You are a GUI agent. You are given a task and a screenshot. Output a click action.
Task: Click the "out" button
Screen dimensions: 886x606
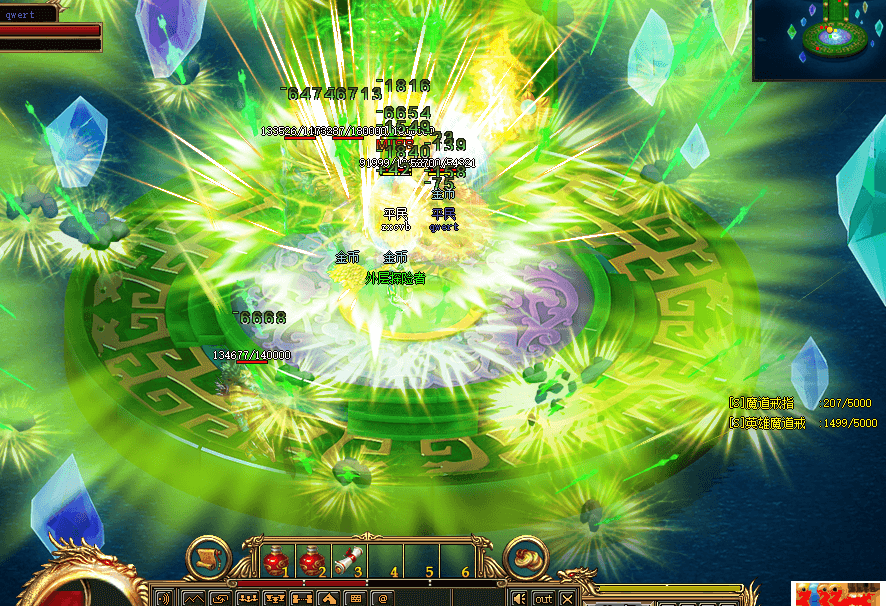(x=543, y=598)
